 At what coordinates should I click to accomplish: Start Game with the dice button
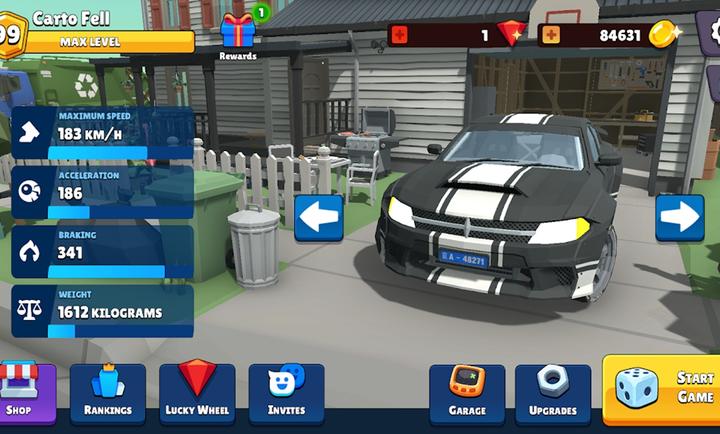pyautogui.click(x=662, y=388)
